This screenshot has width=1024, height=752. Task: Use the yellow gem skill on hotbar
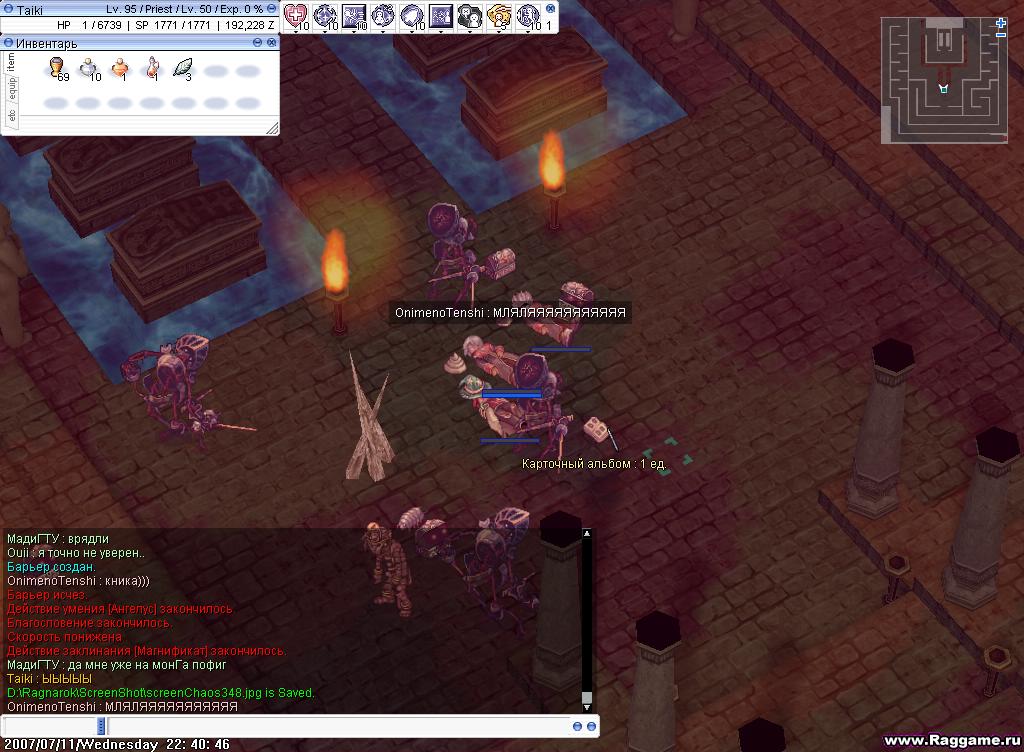tap(499, 15)
